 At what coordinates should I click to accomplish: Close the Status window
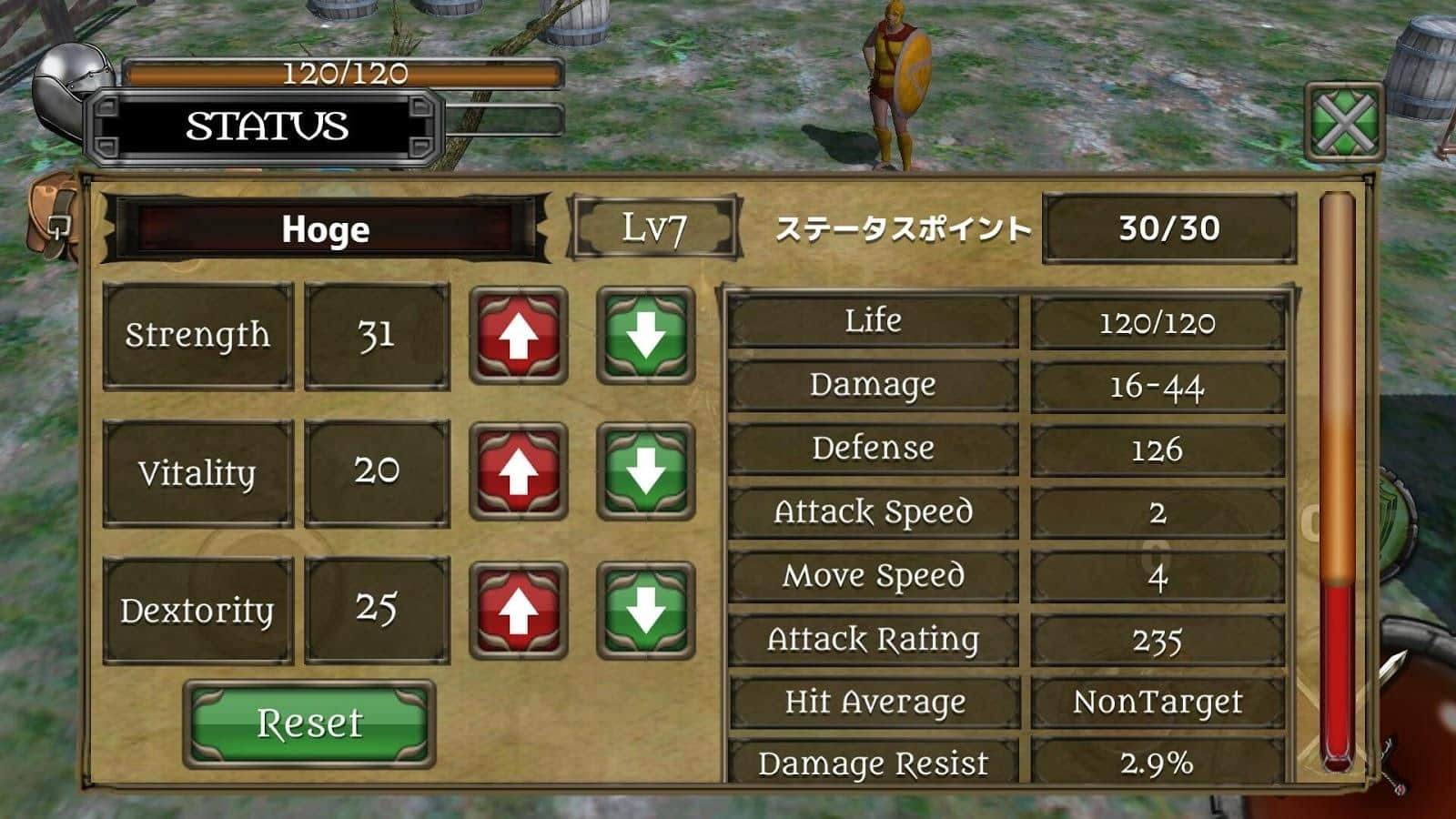tap(1344, 123)
